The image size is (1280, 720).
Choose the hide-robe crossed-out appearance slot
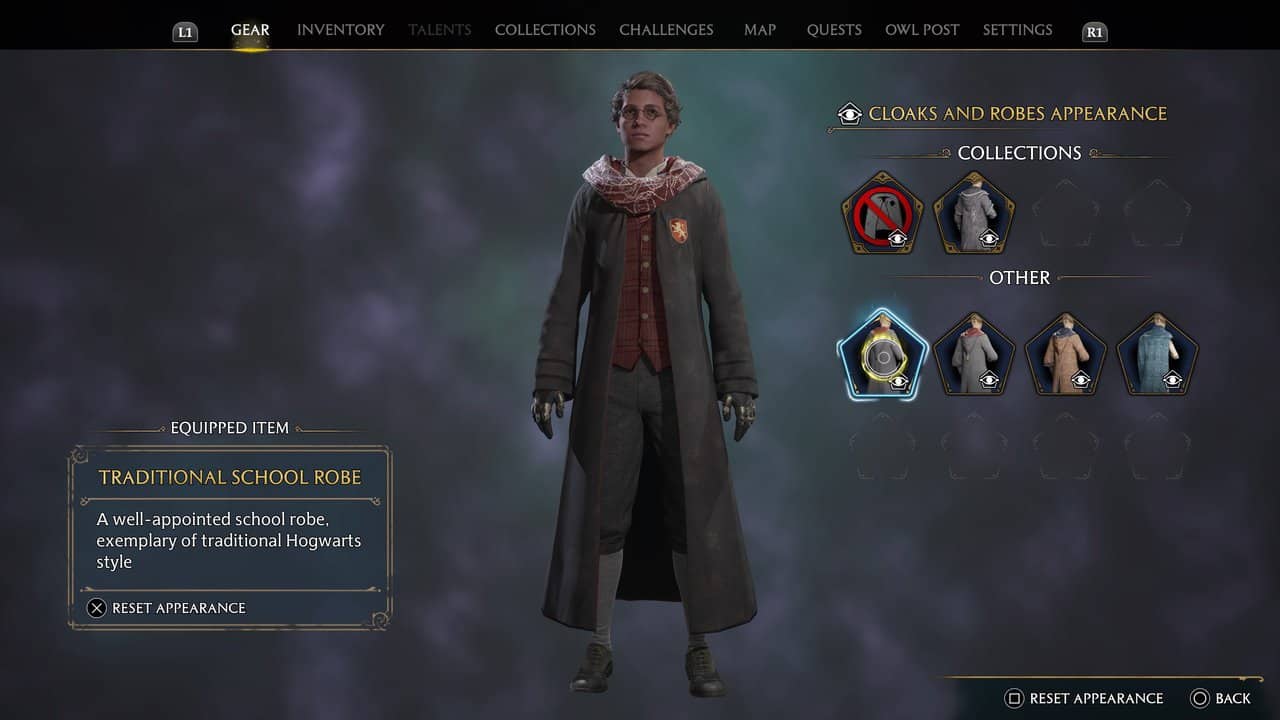(x=882, y=213)
